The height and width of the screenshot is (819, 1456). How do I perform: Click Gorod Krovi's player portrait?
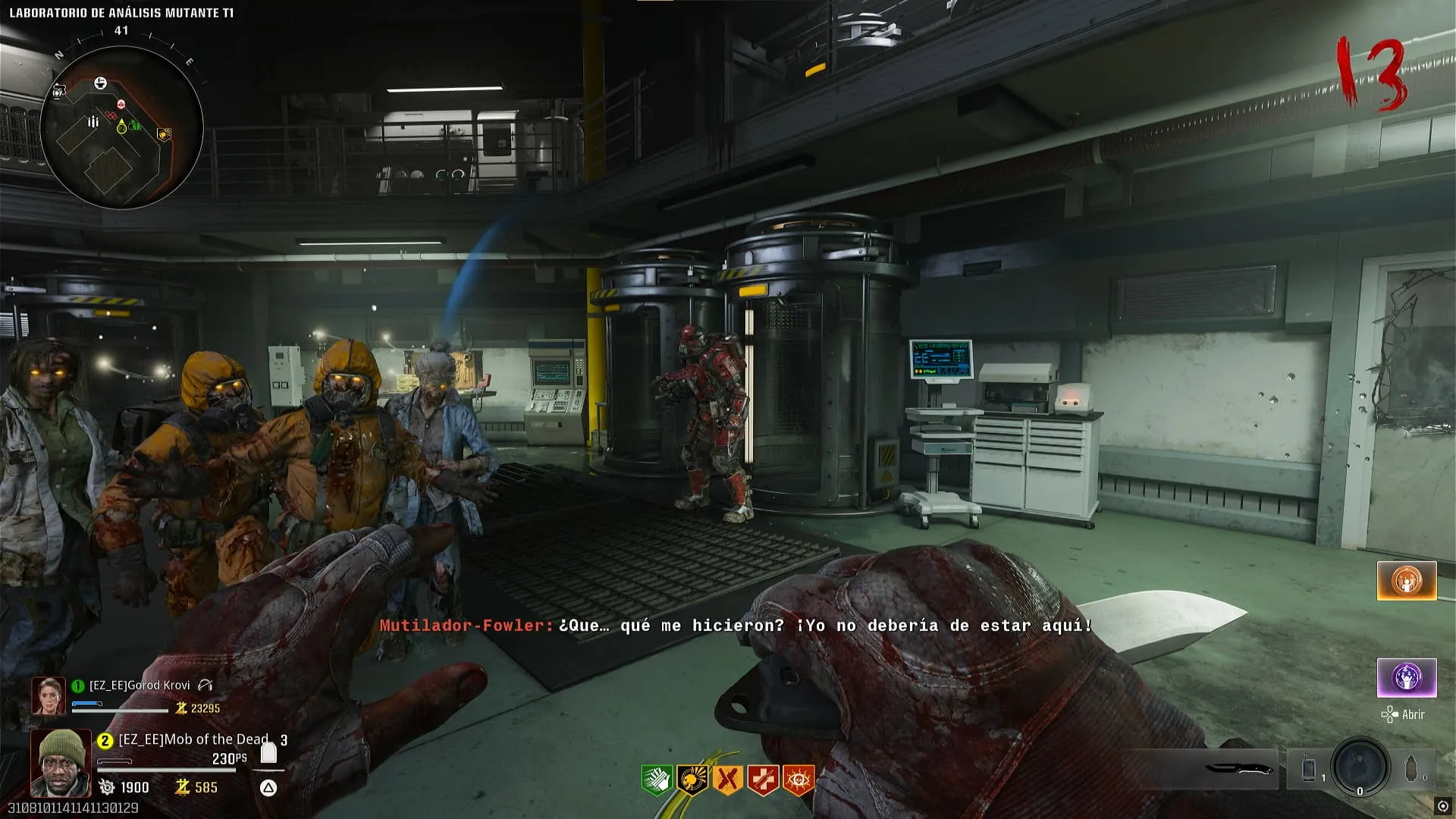pyautogui.click(x=49, y=695)
